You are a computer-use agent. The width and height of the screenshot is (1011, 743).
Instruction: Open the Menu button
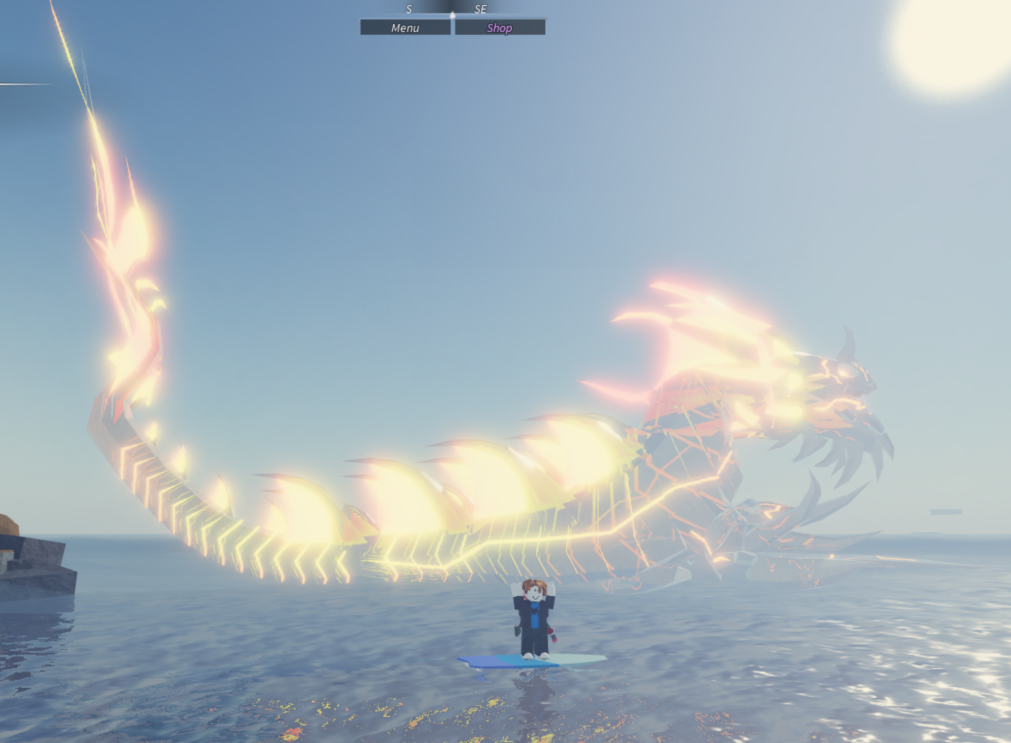(x=405, y=28)
